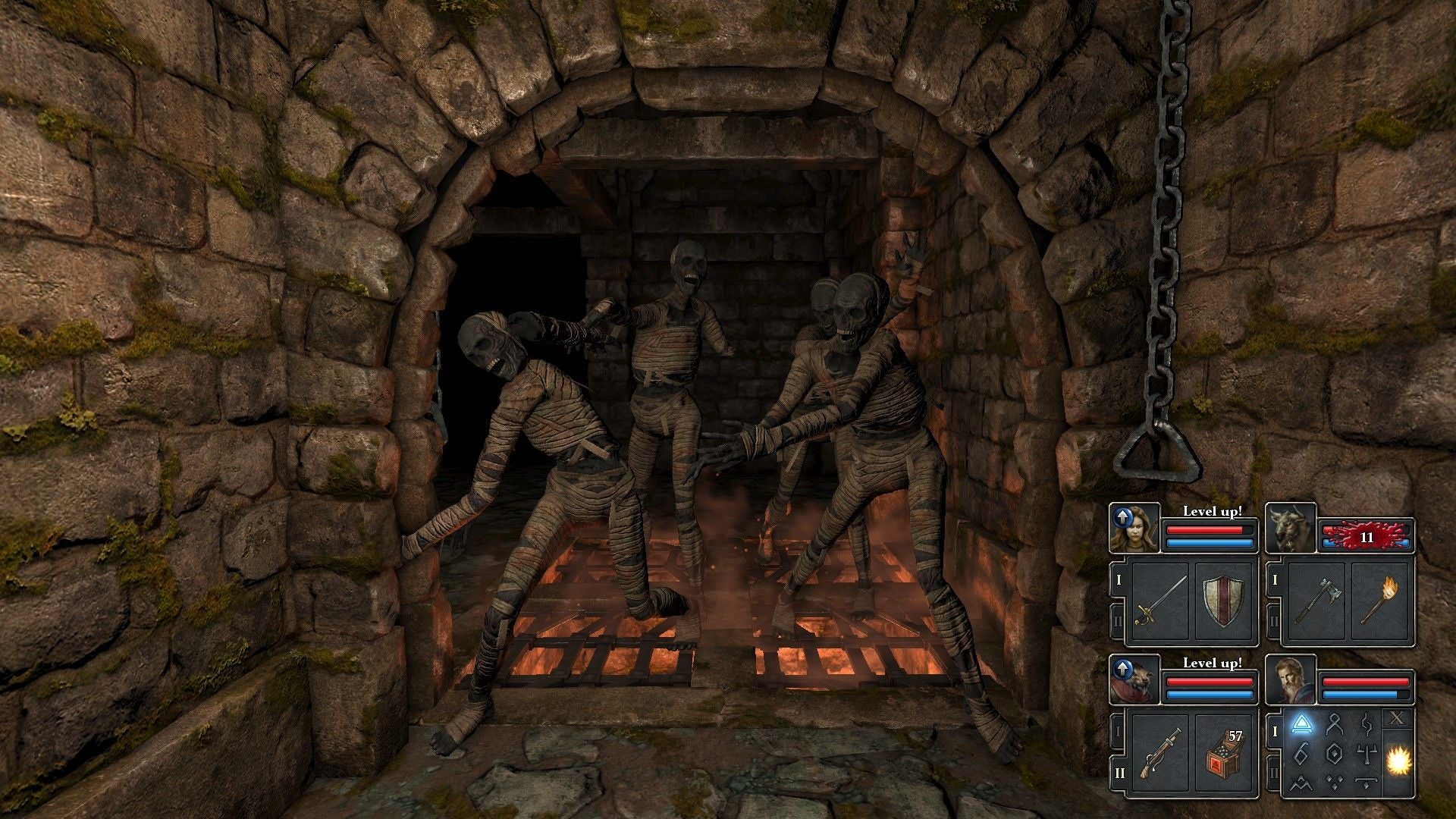
Task: Open the female champion's portrait
Action: pos(1134,527)
